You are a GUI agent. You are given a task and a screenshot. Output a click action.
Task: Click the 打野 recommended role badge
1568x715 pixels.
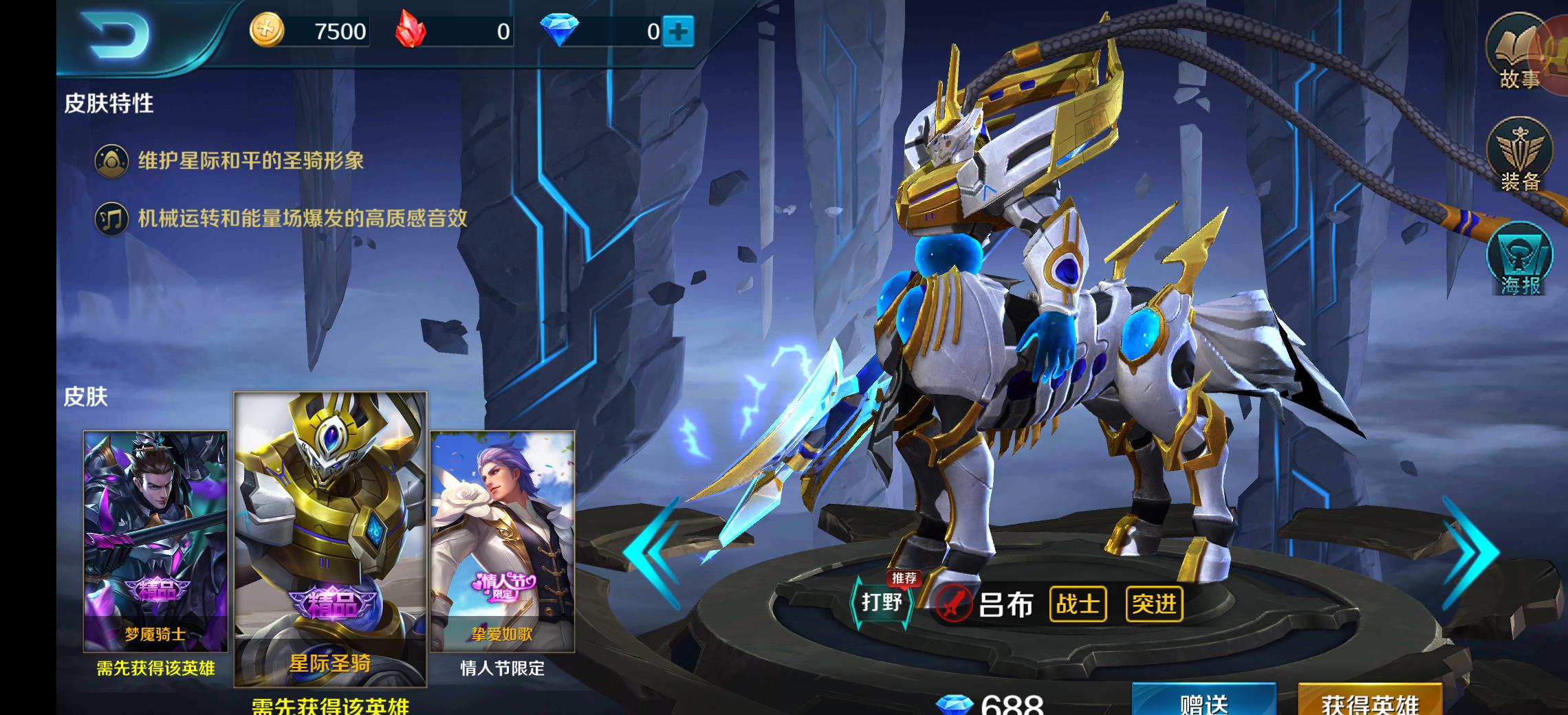click(x=882, y=602)
